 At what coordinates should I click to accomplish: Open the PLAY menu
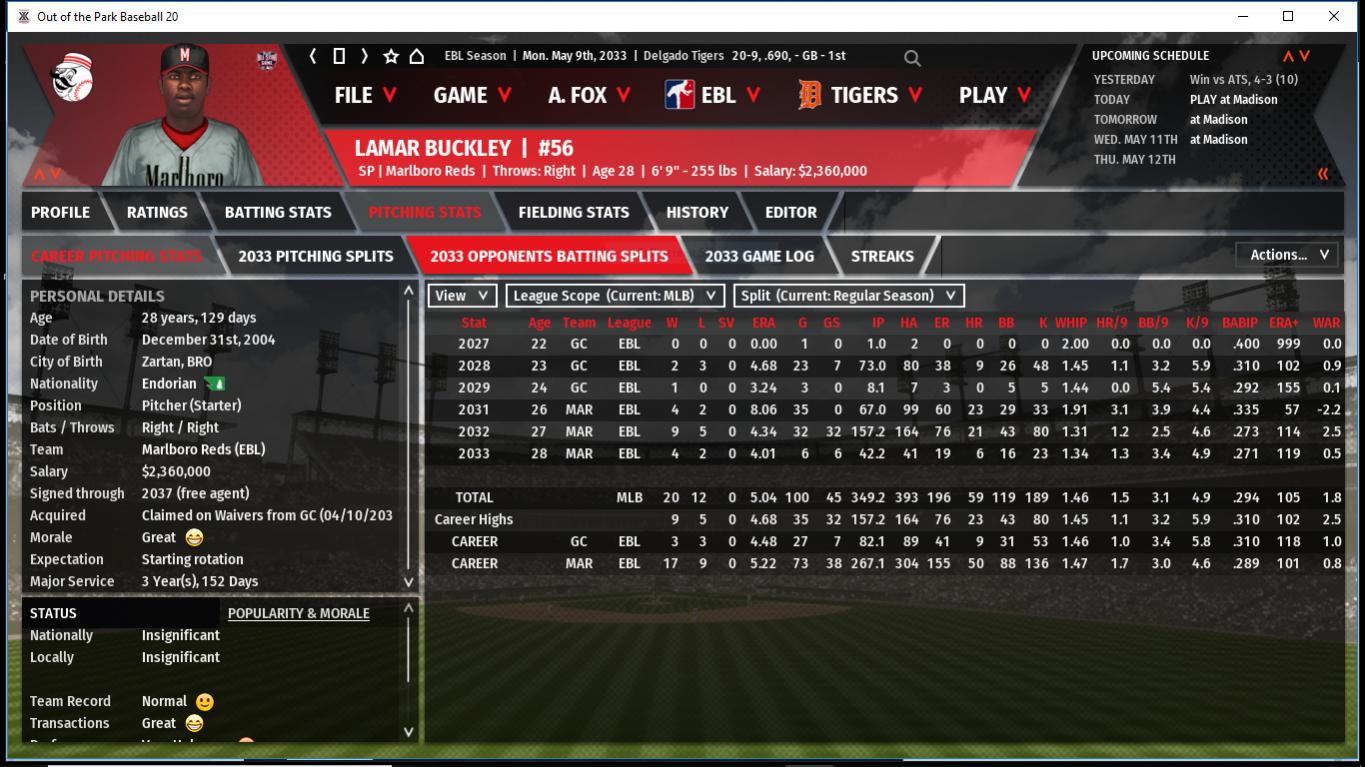(x=996, y=95)
